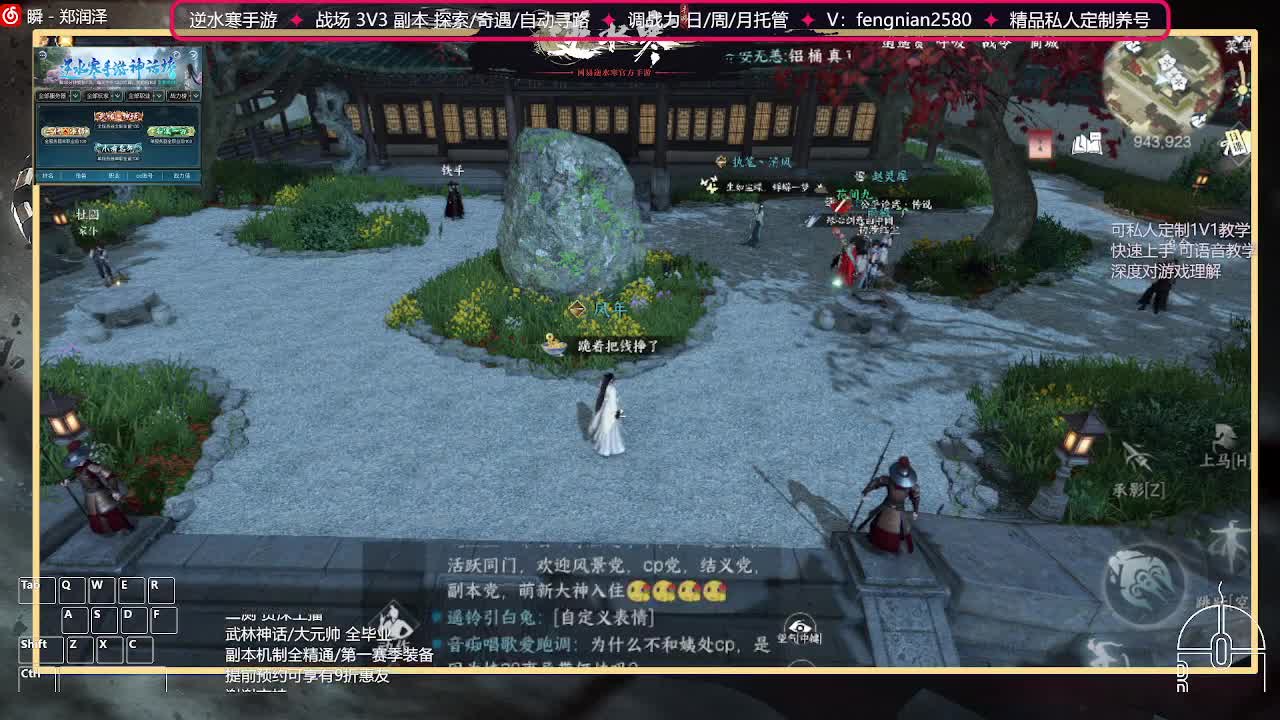
Task: Click the 上马[H] mount icon
Action: (x=1224, y=436)
